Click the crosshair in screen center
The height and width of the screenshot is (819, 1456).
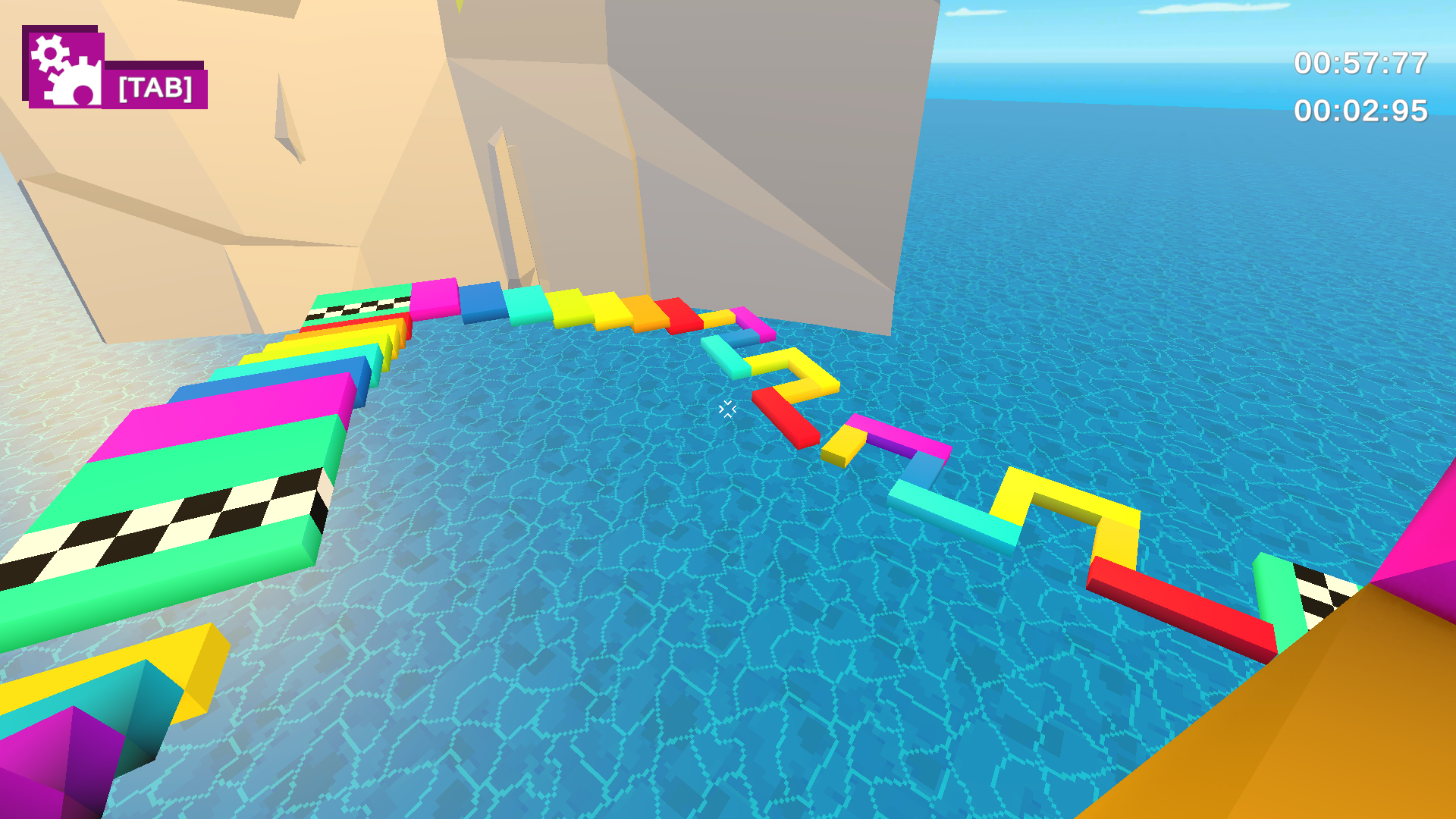click(726, 409)
